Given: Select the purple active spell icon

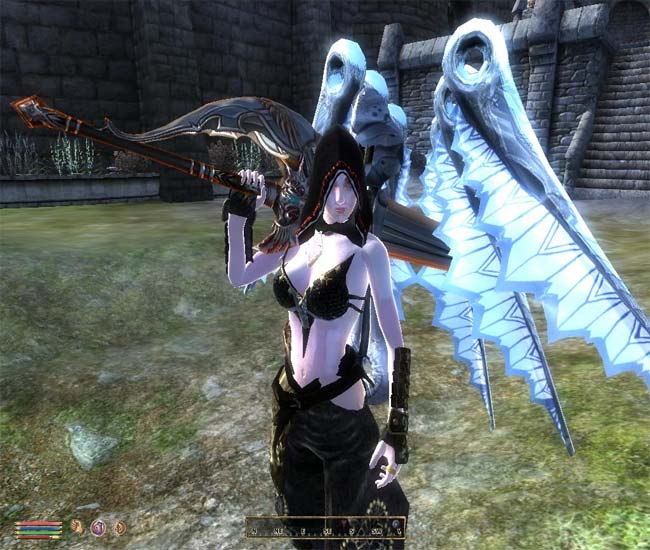Looking at the screenshot, I should pos(98,527).
